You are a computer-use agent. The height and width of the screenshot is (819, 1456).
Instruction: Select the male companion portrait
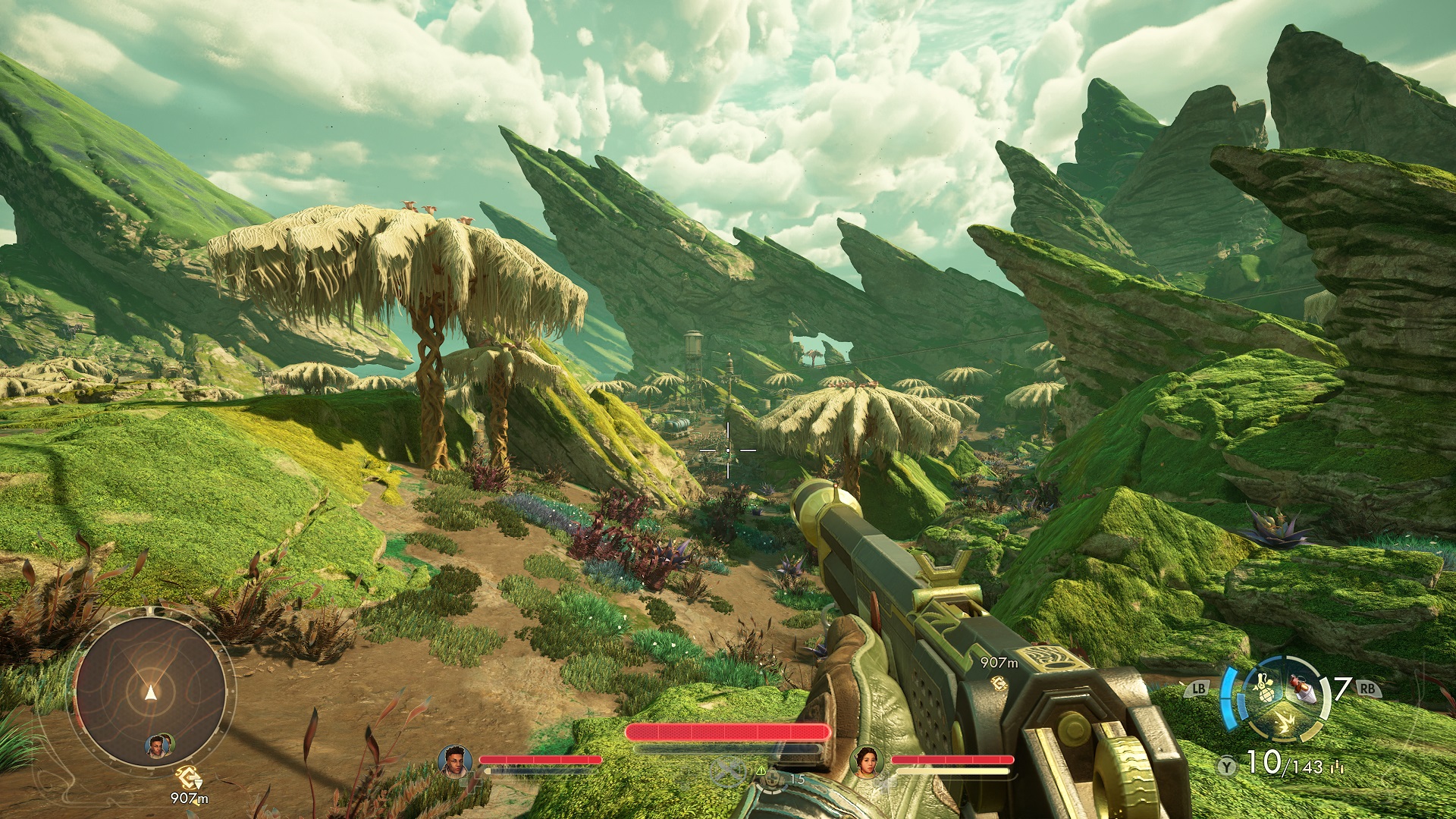tap(454, 761)
